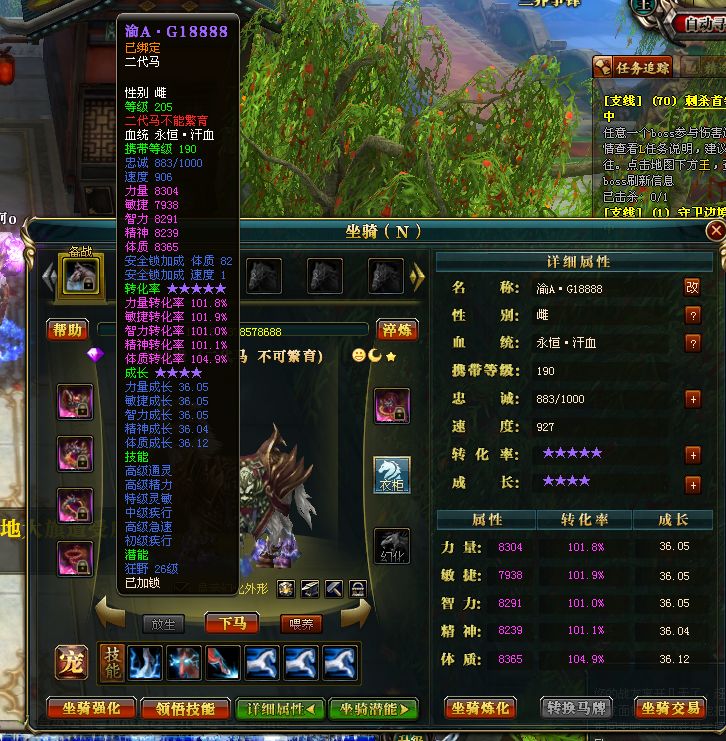Image resolution: width=726 pixels, height=741 pixels.
Task: Feed the mount with 喂养
Action: [x=300, y=624]
